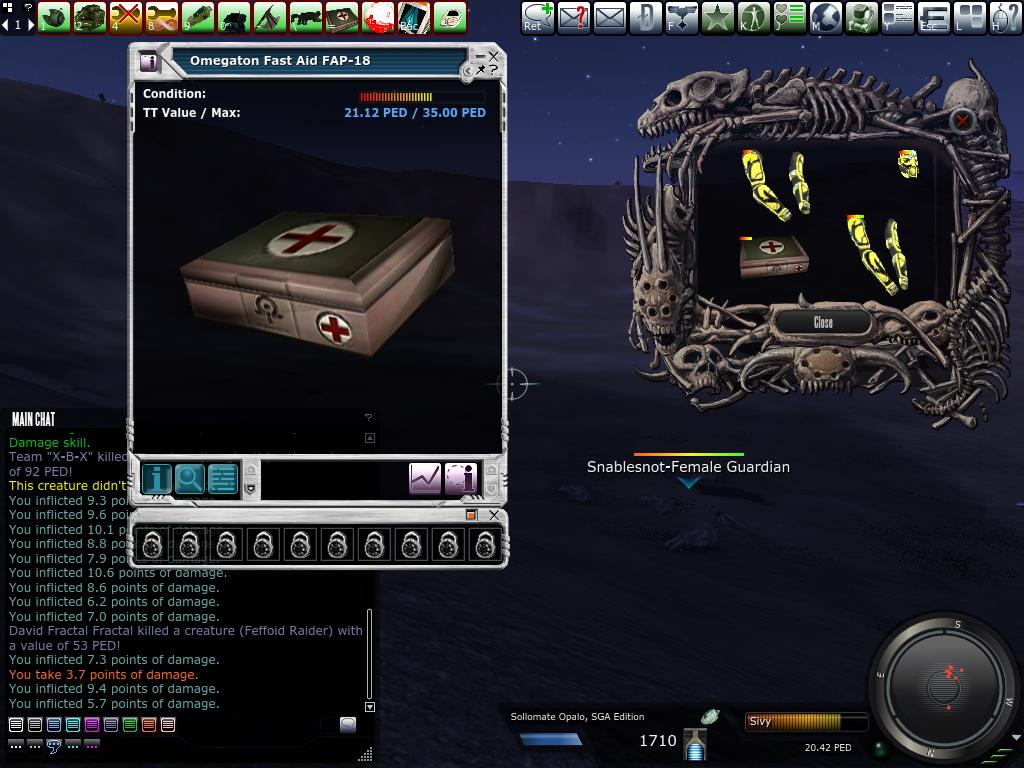Open the envelope messages icon
Image resolution: width=1024 pixels, height=768 pixels.
pyautogui.click(x=609, y=16)
